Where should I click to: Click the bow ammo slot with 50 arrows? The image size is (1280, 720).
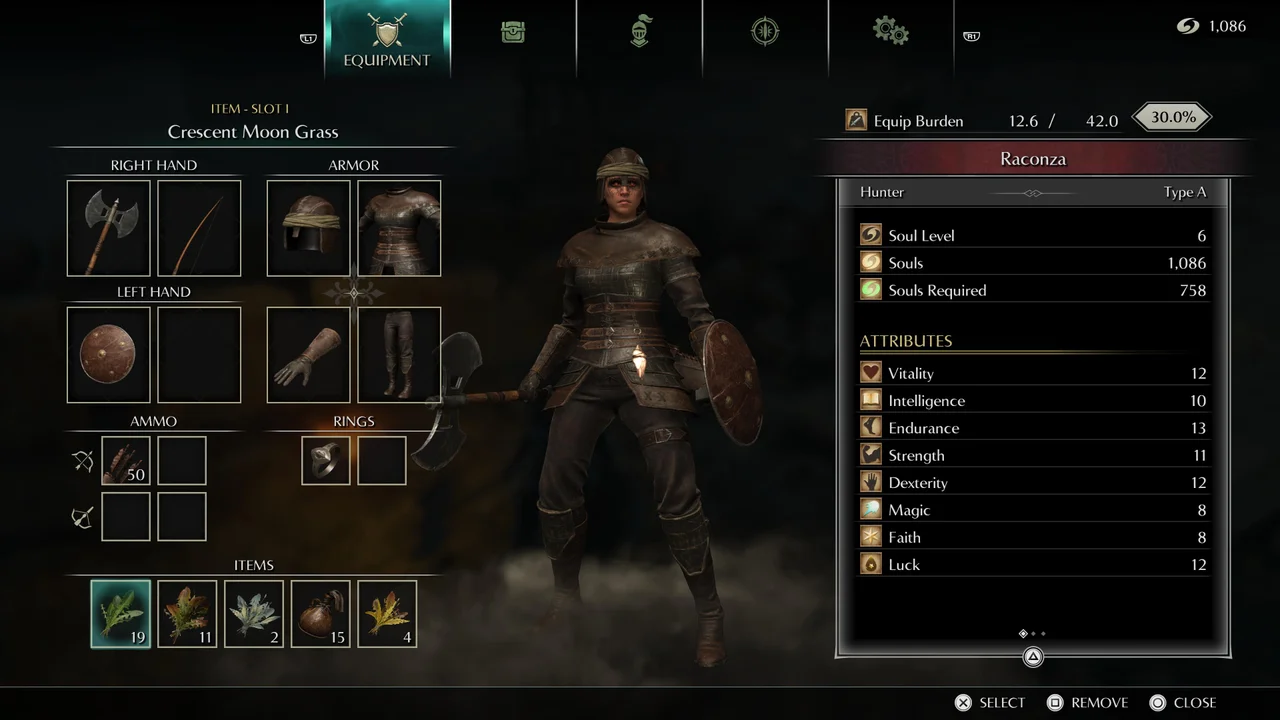click(x=125, y=460)
